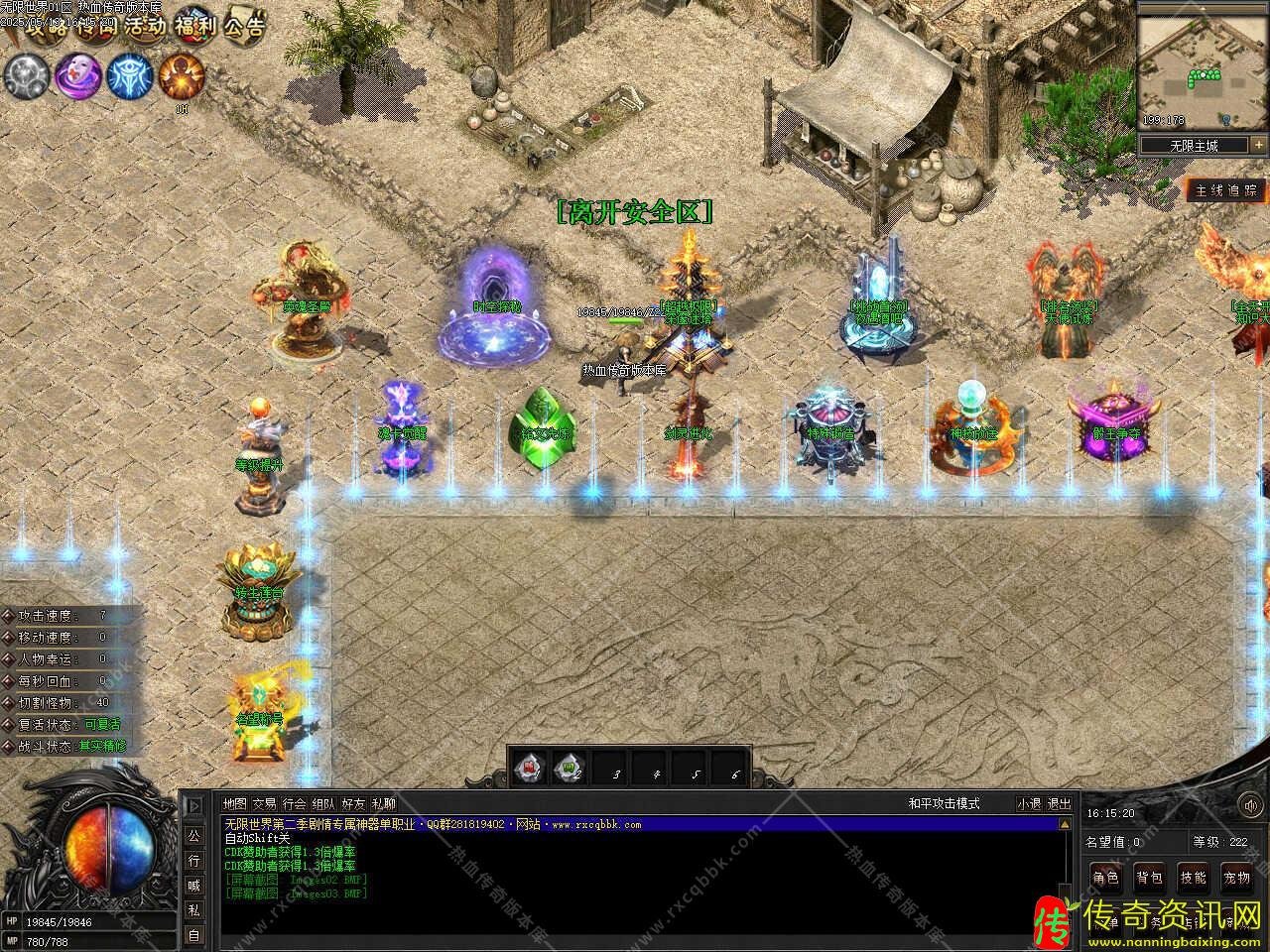Expand minimap with the plus button

pos(1258,145)
